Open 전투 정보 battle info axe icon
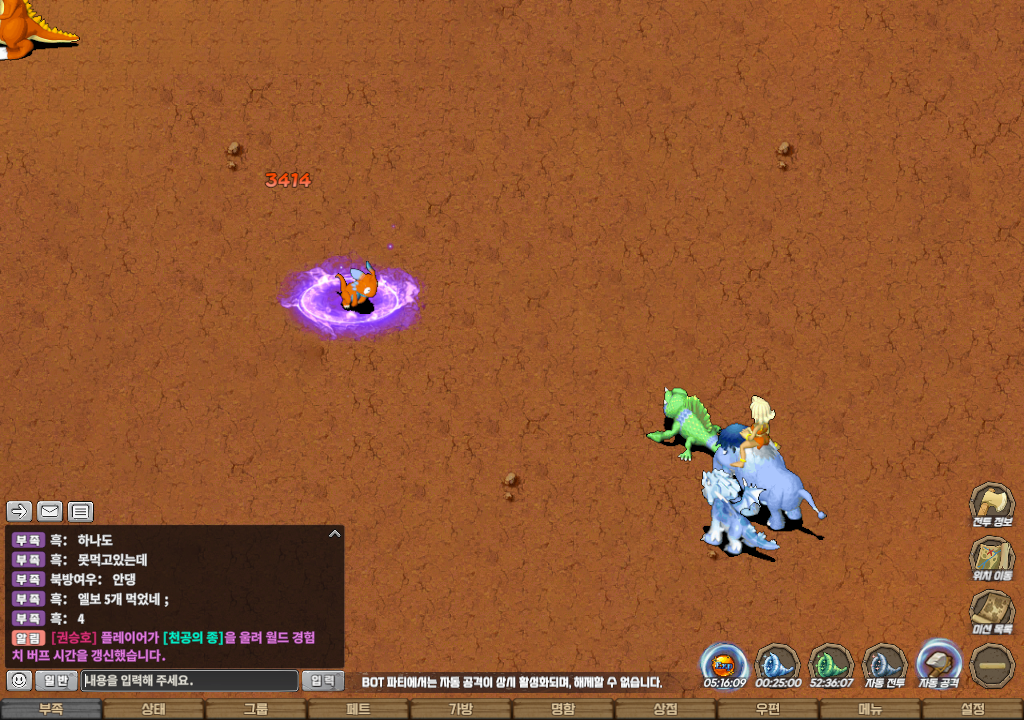The height and width of the screenshot is (720, 1024). pos(992,503)
